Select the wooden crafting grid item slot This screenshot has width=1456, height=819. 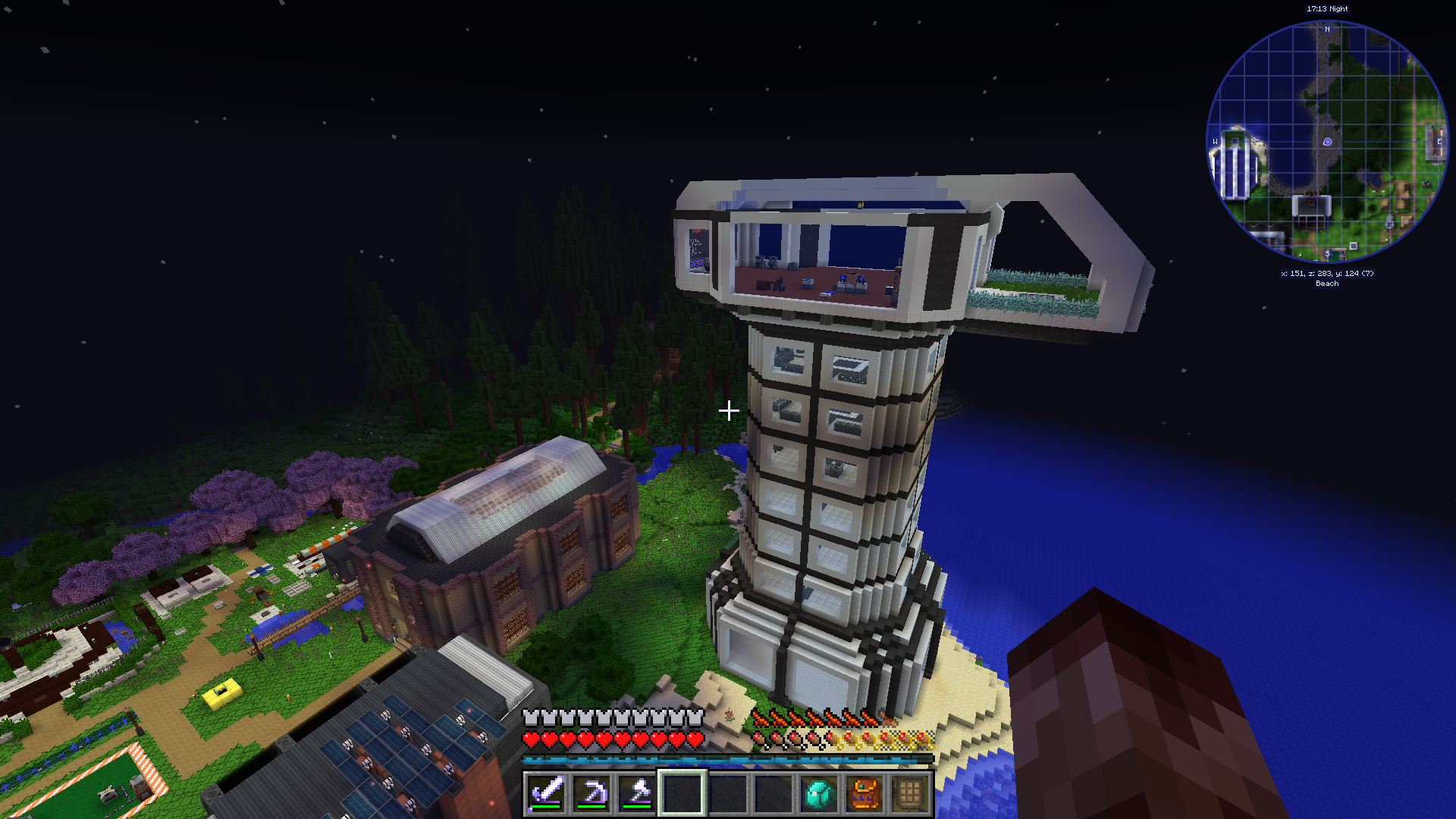[x=910, y=793]
